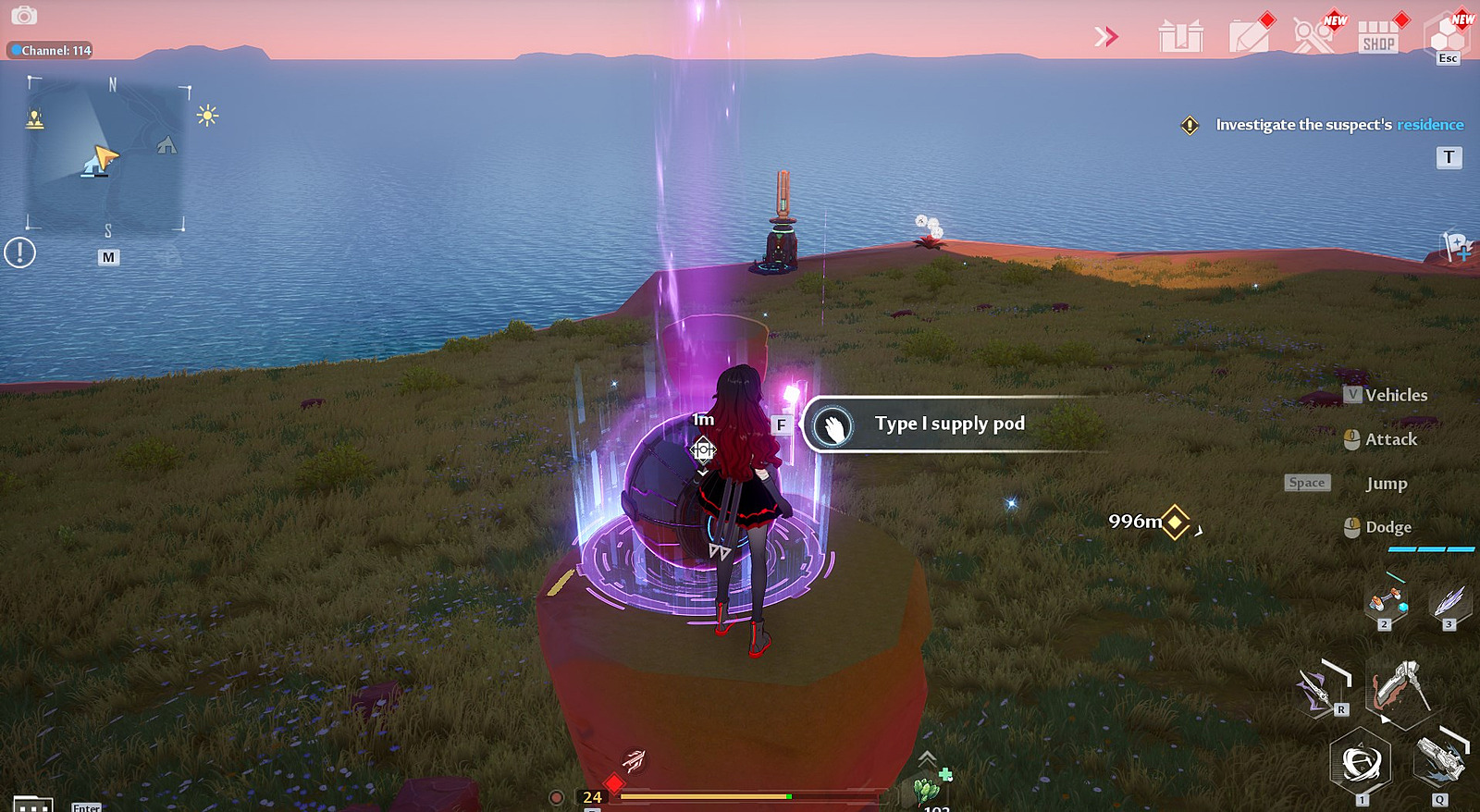
Task: Change the channel via Channel 114 label
Action: [52, 50]
